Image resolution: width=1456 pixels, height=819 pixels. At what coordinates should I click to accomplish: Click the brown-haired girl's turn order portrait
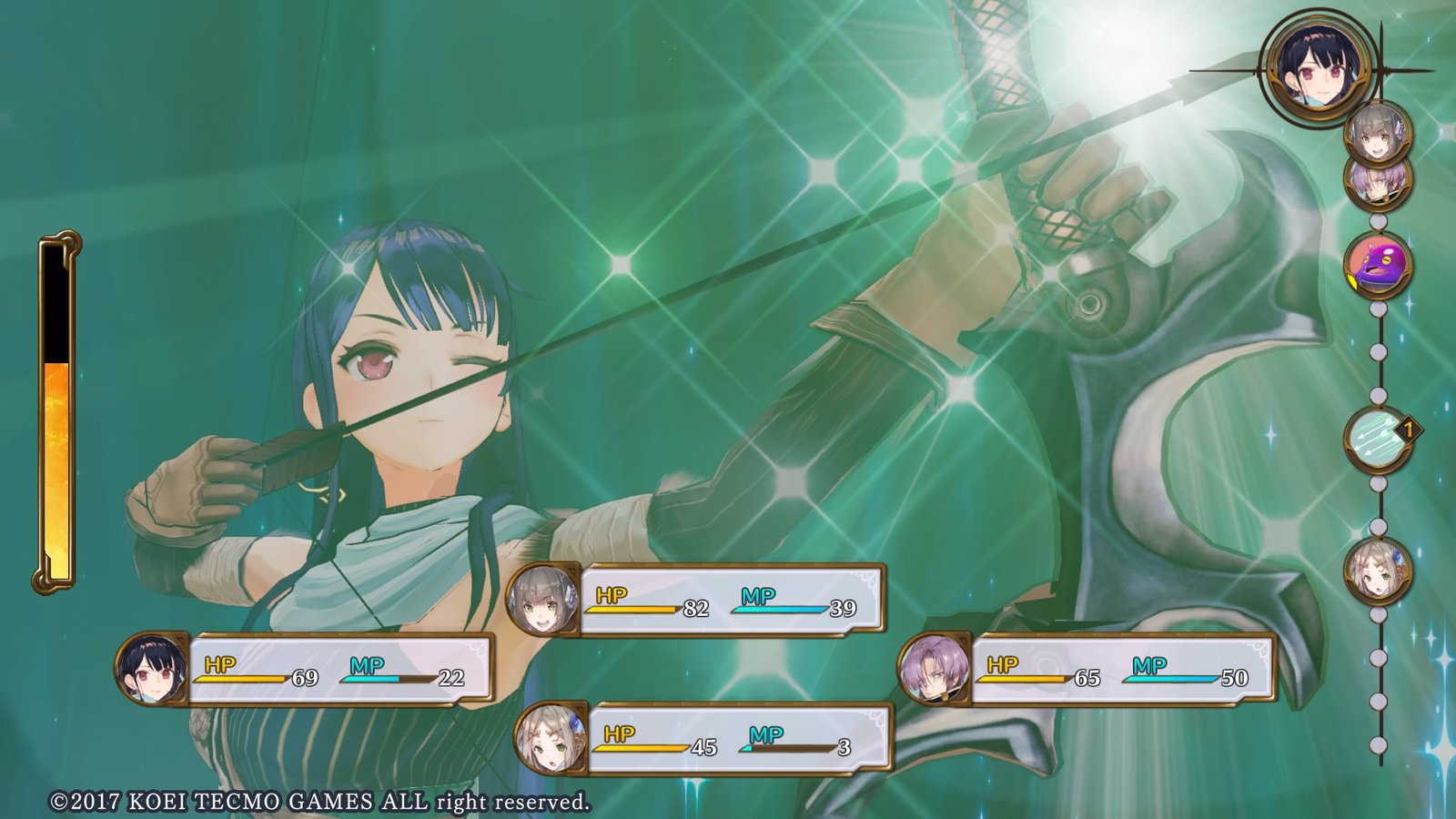[1378, 571]
